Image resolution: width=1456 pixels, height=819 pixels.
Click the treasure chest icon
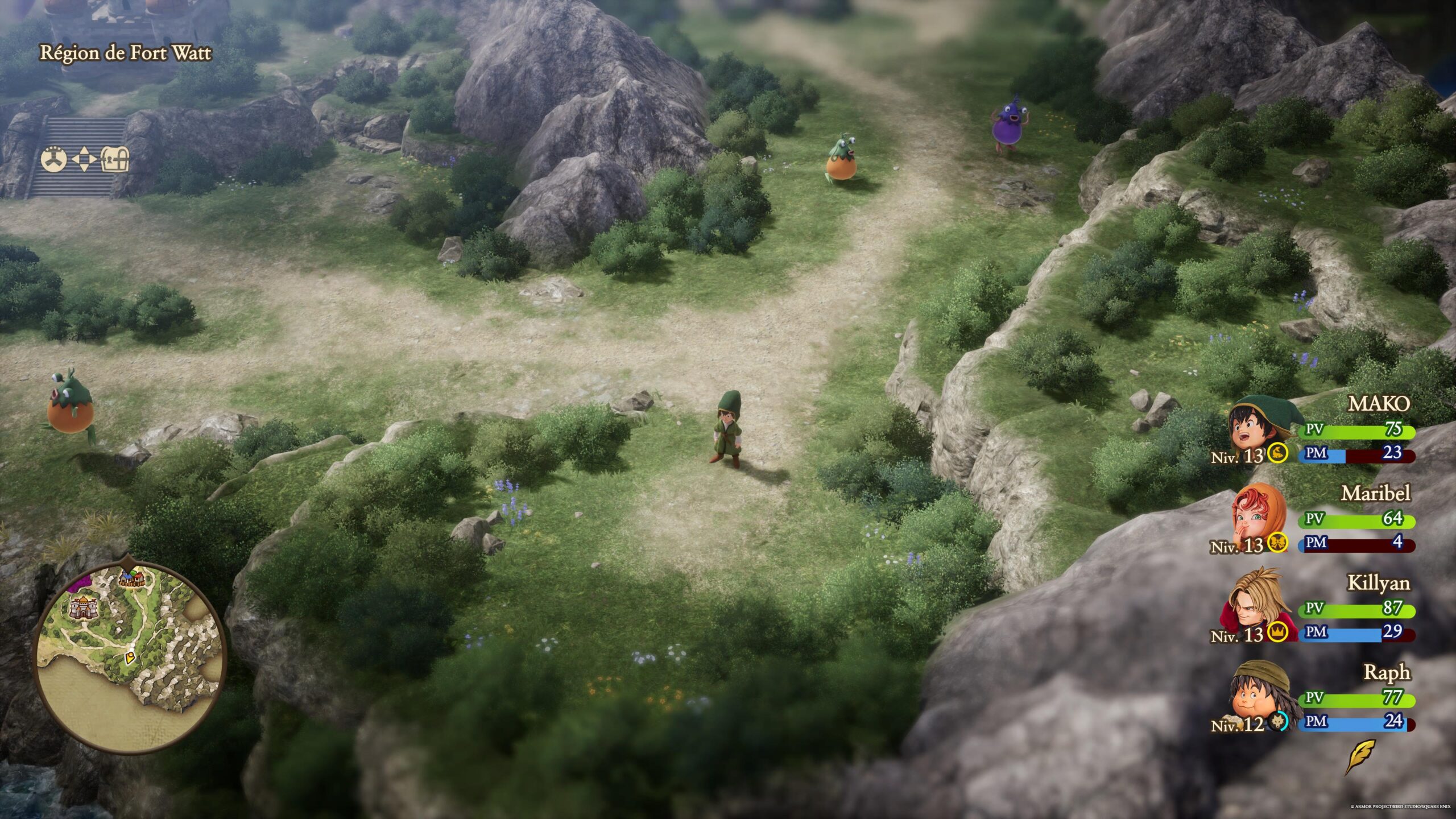(115, 160)
